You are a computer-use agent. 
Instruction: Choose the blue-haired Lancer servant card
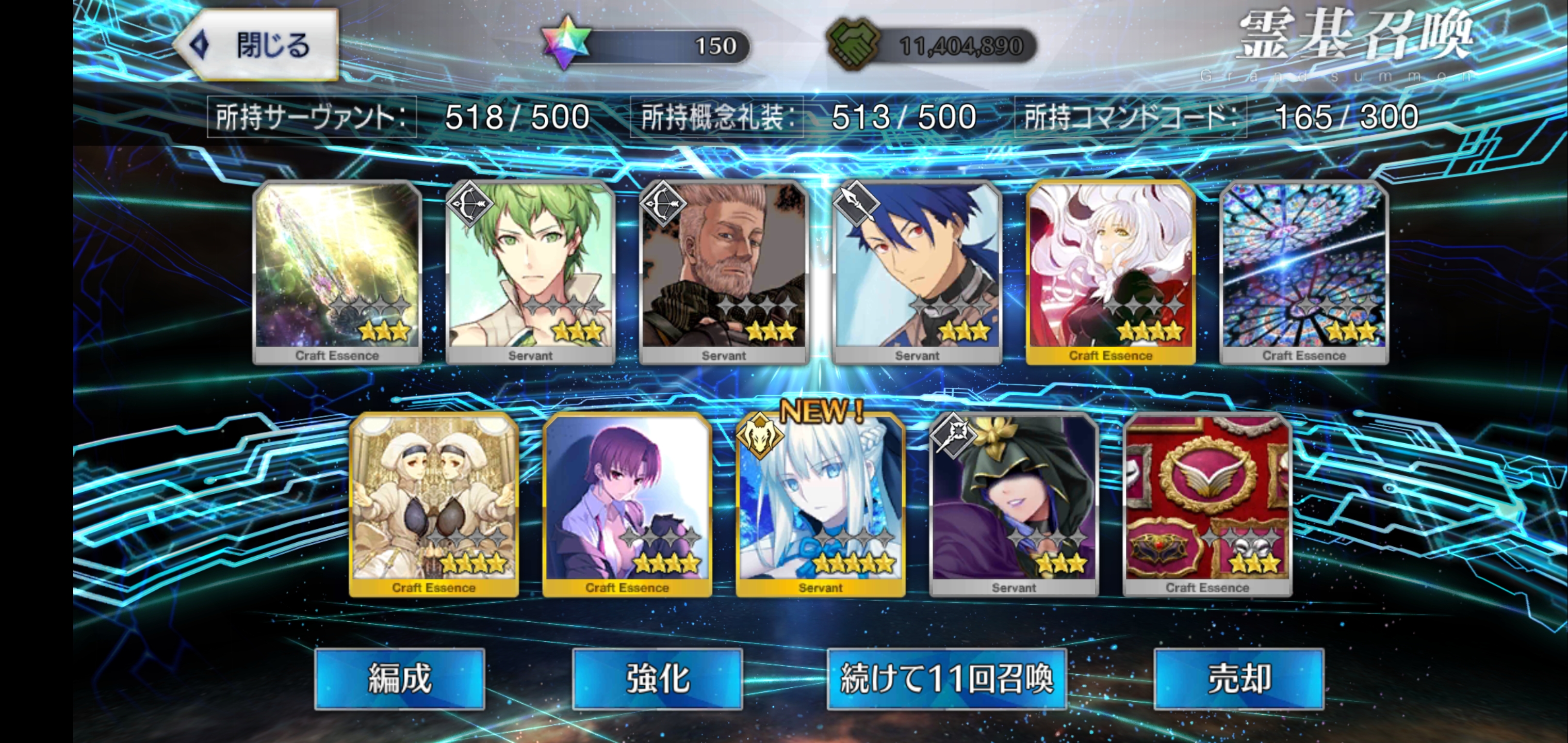point(917,272)
